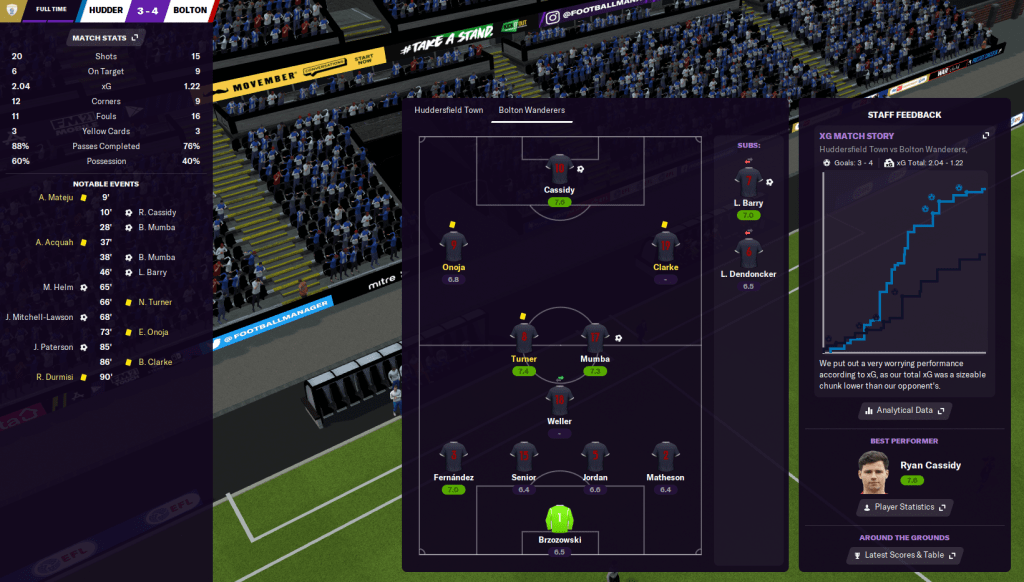This screenshot has width=1024, height=582.
Task: Open the Match Stats panel
Action: (106, 38)
